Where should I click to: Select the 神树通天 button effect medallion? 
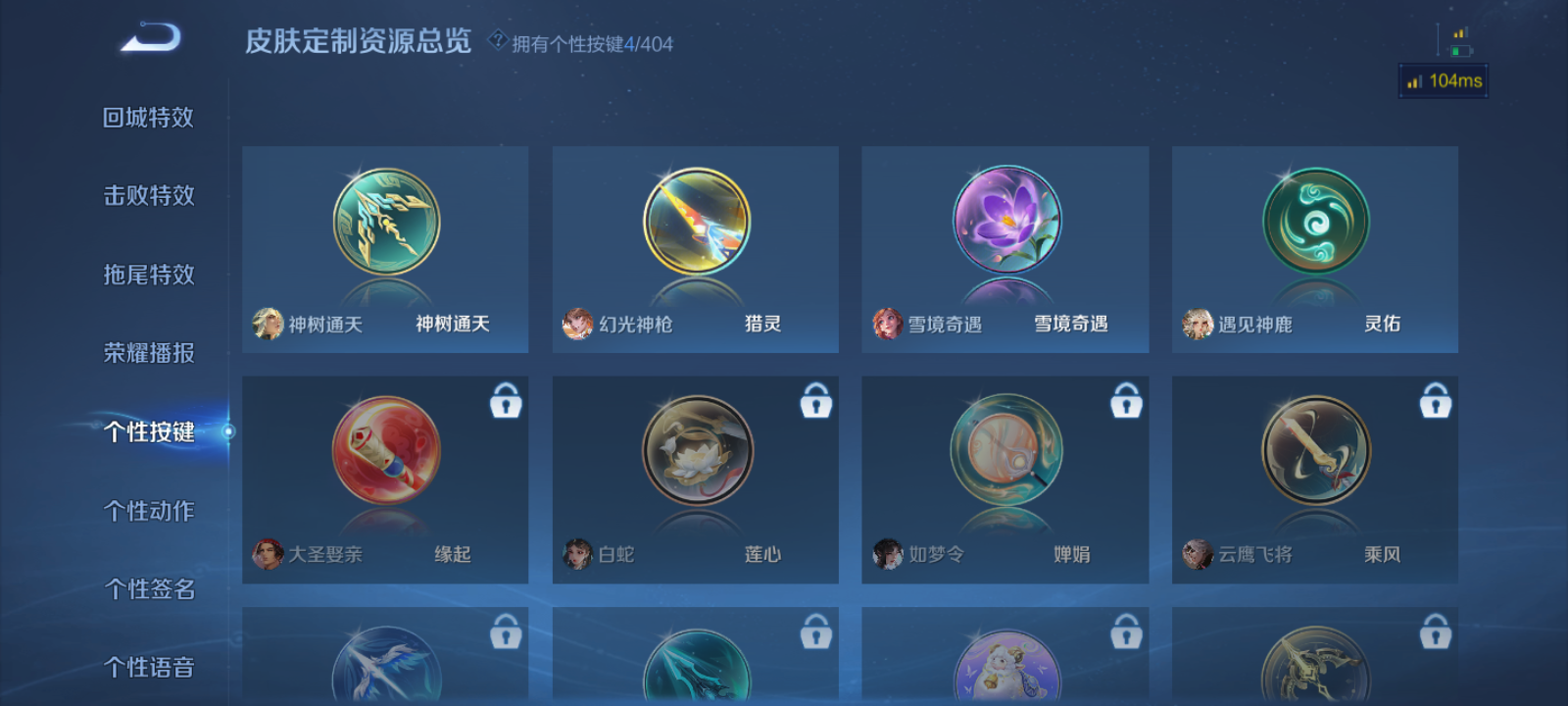pos(385,224)
